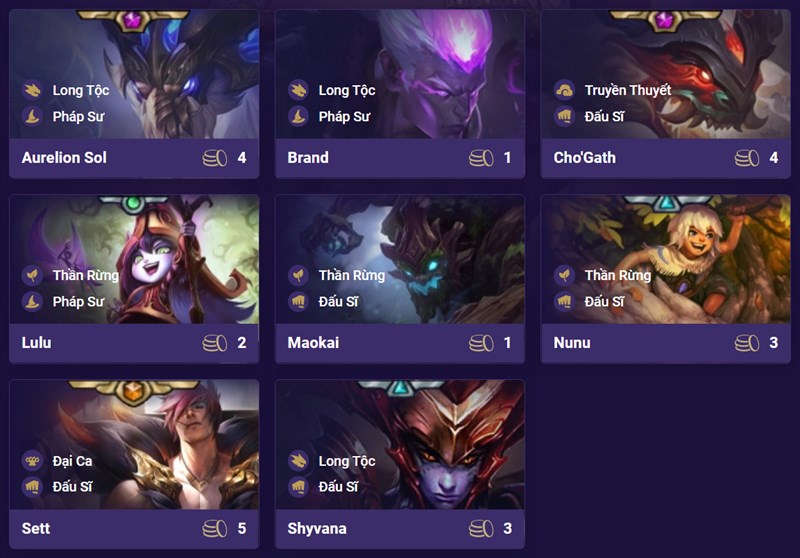Click the Truyền Thuyết trait on Cho'Gath

627,90
